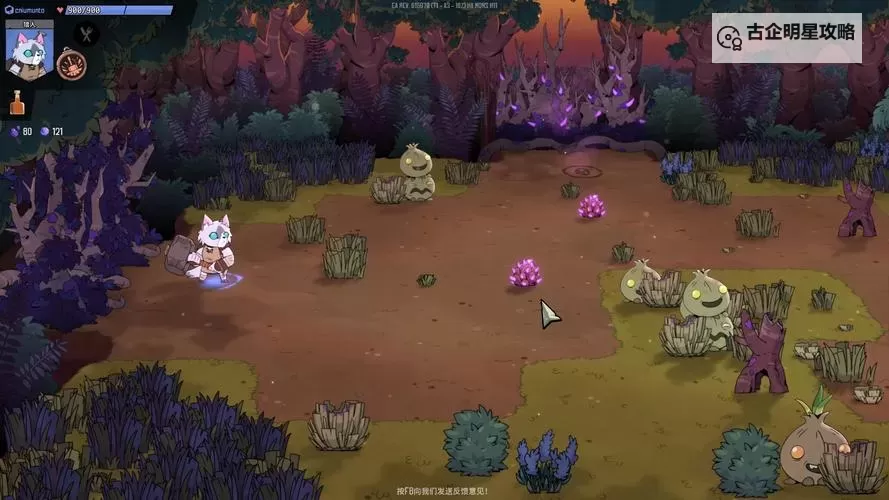The width and height of the screenshot is (889, 500).
Task: Use the orange potion bottle item
Action: pyautogui.click(x=17, y=102)
